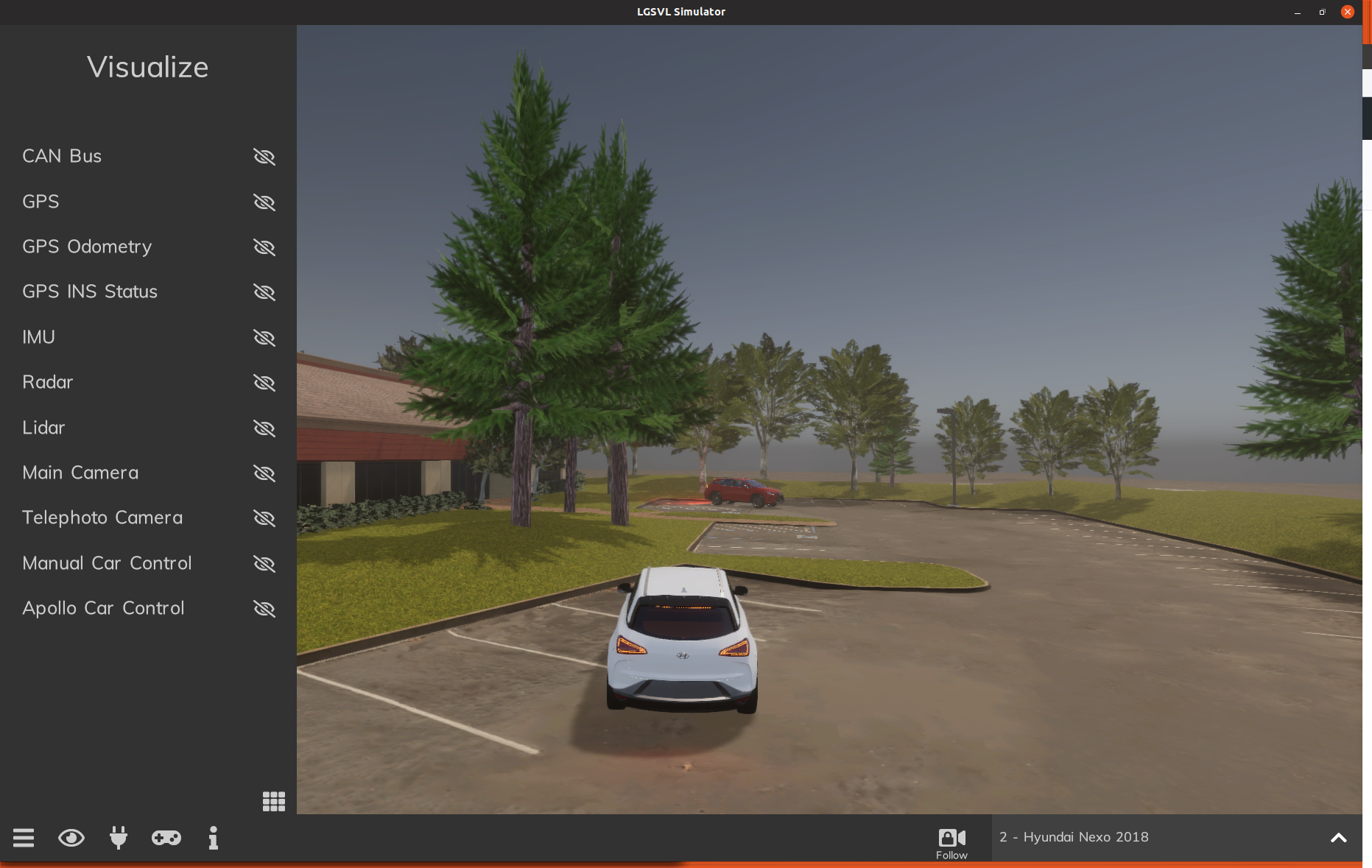Click the plug bridge connection icon
Image resolution: width=1372 pixels, height=868 pixels.
pos(118,838)
